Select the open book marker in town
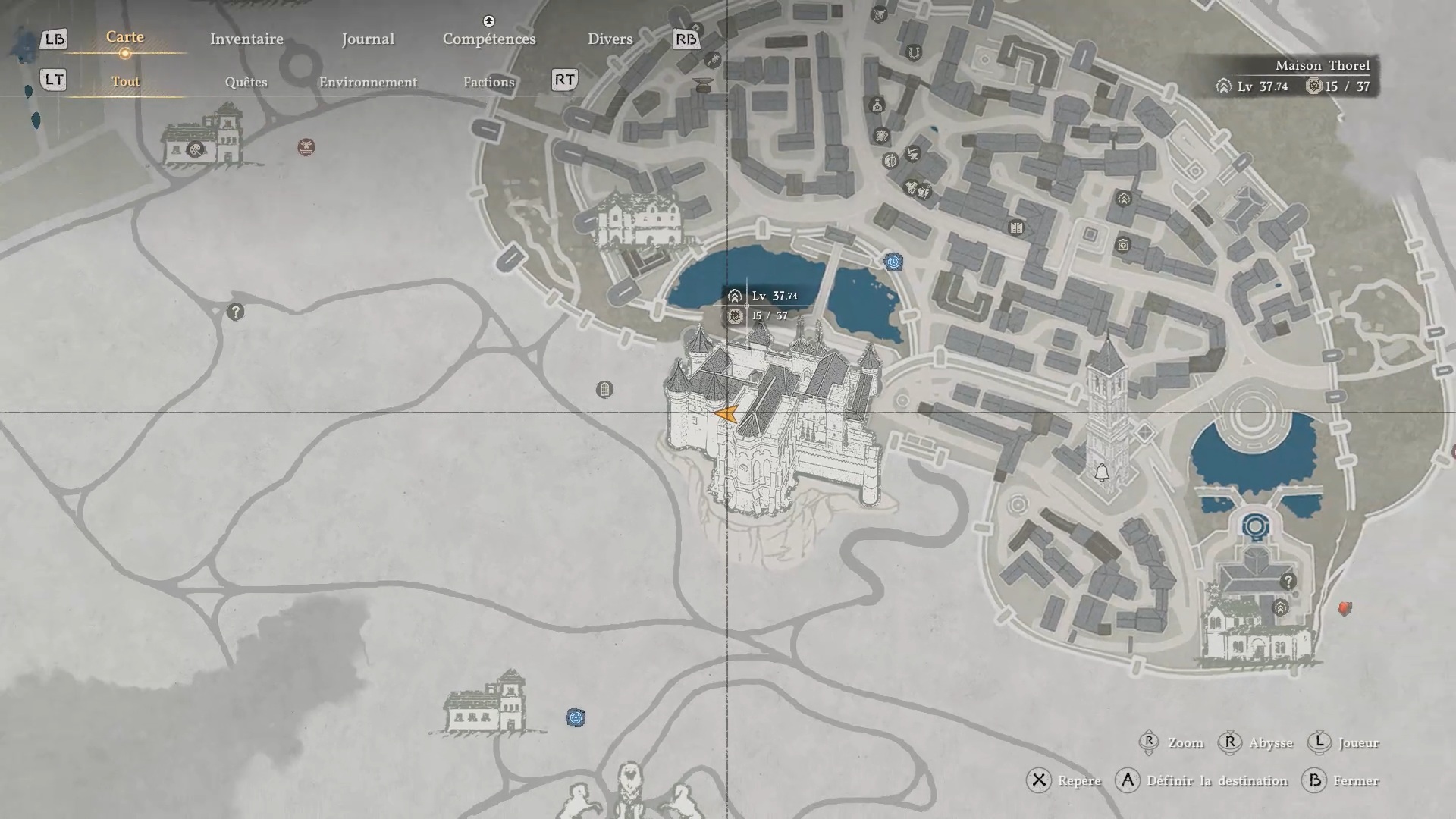 [1017, 227]
